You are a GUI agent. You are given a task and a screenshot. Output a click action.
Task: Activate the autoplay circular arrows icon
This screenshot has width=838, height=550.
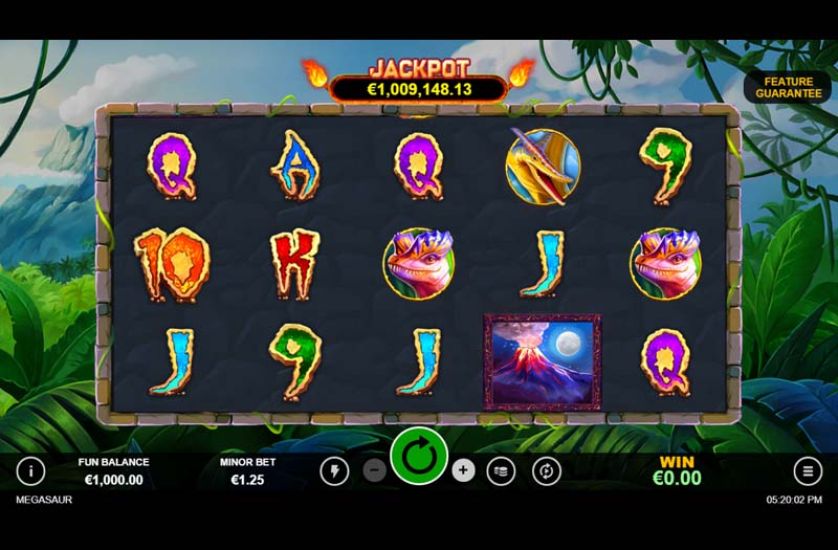pyautogui.click(x=546, y=470)
